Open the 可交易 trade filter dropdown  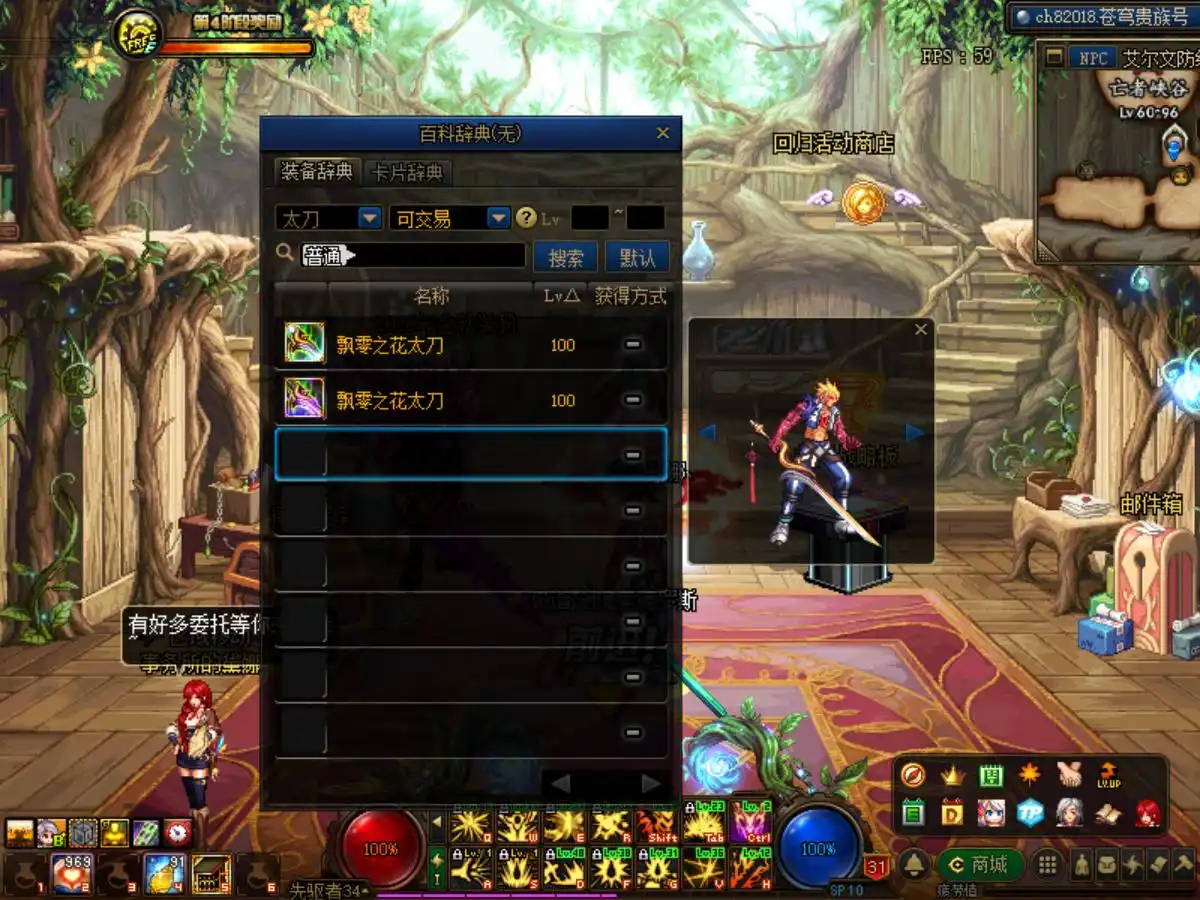(498, 218)
